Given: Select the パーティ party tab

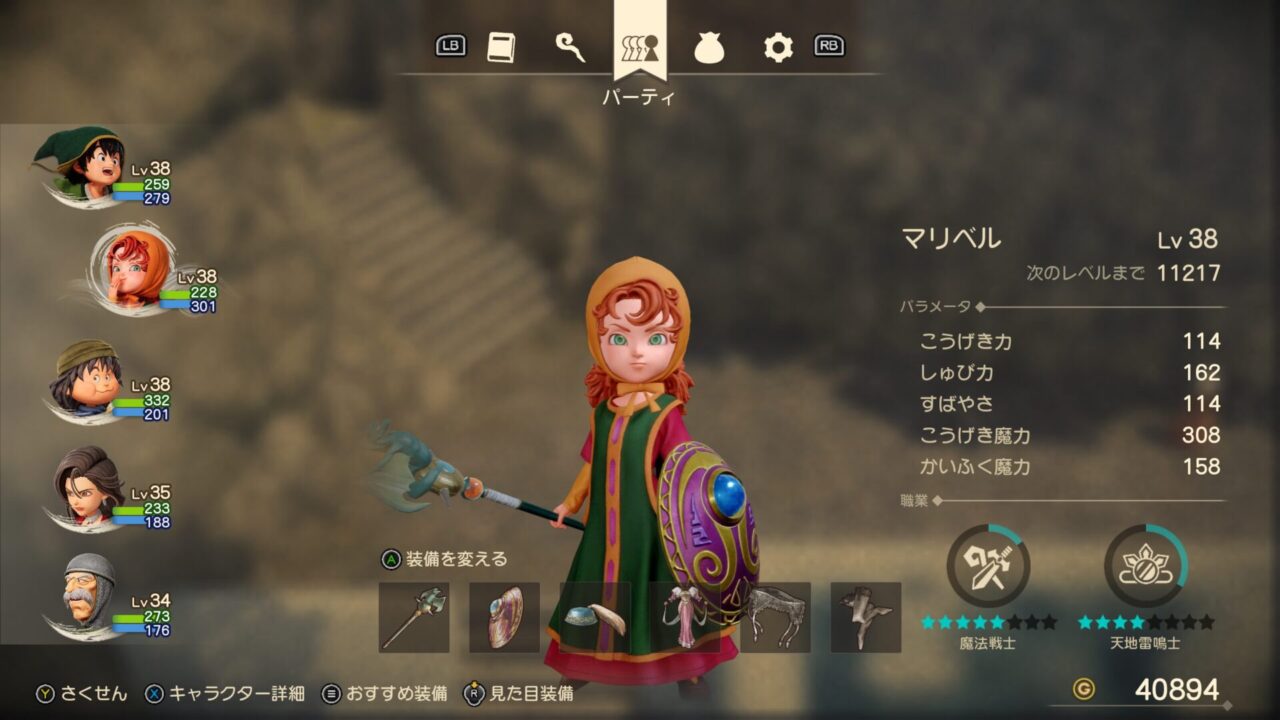Looking at the screenshot, I should point(640,47).
